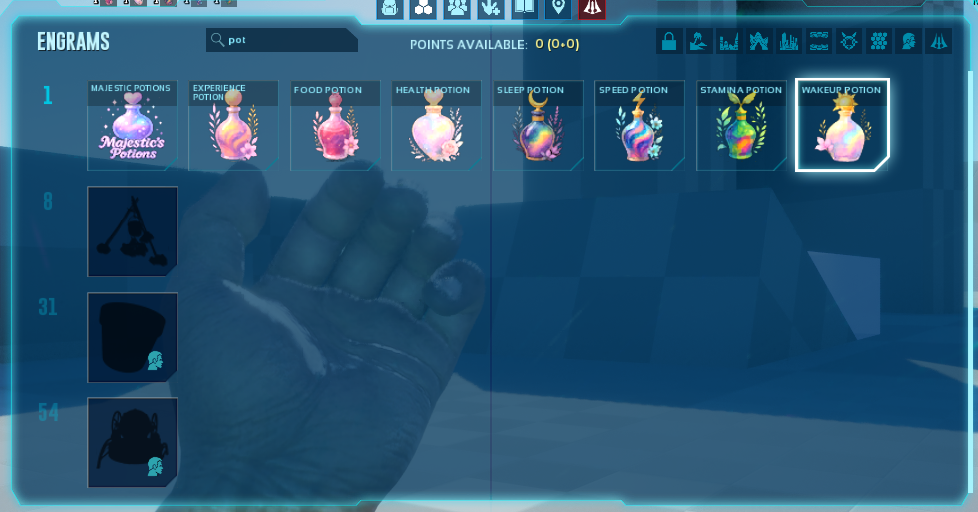Choose the Experience Potion engram
The height and width of the screenshot is (512, 978).
point(234,126)
